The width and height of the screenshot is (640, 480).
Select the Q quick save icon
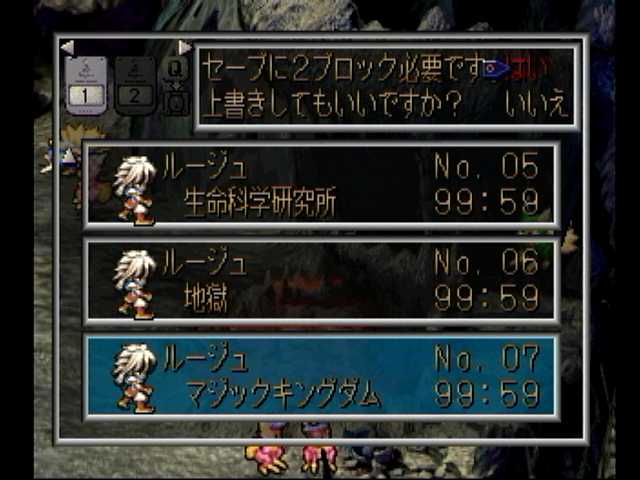pyautogui.click(x=174, y=70)
